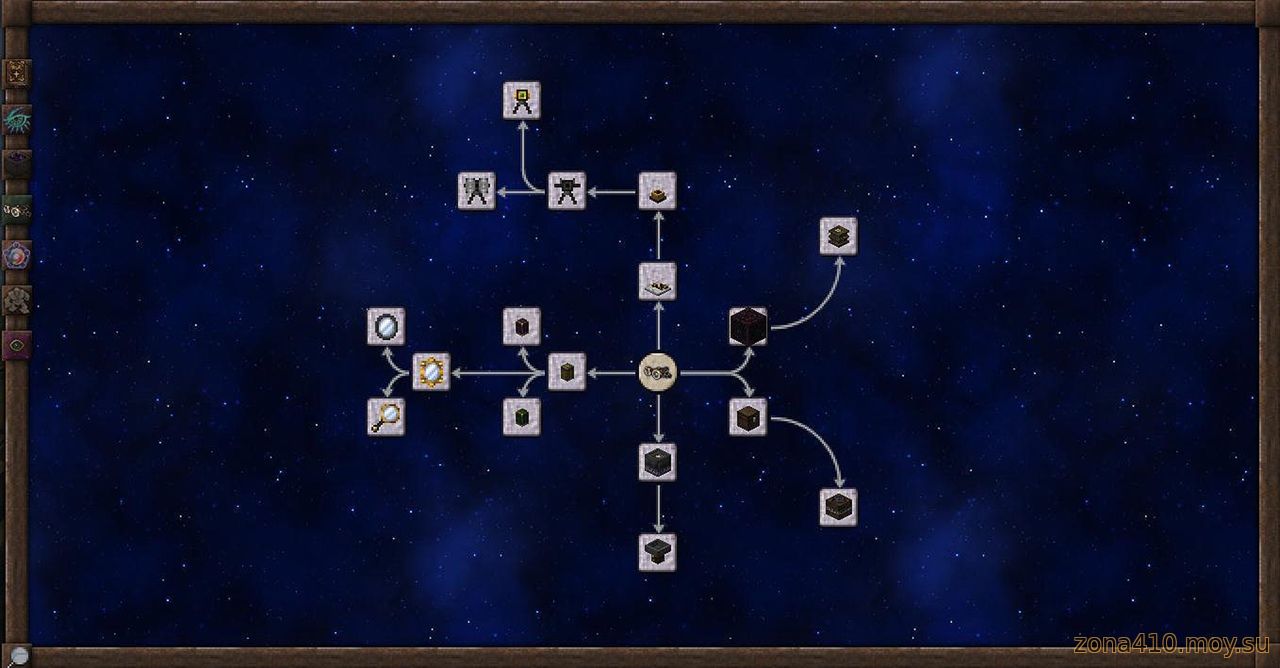
Task: Select the round gears research node
Action: click(657, 372)
